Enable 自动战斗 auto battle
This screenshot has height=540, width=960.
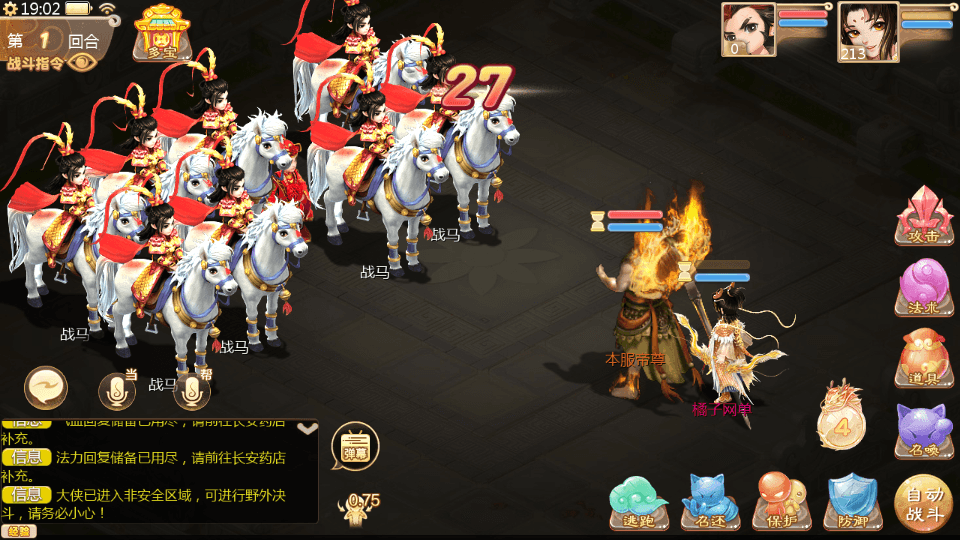click(x=922, y=503)
